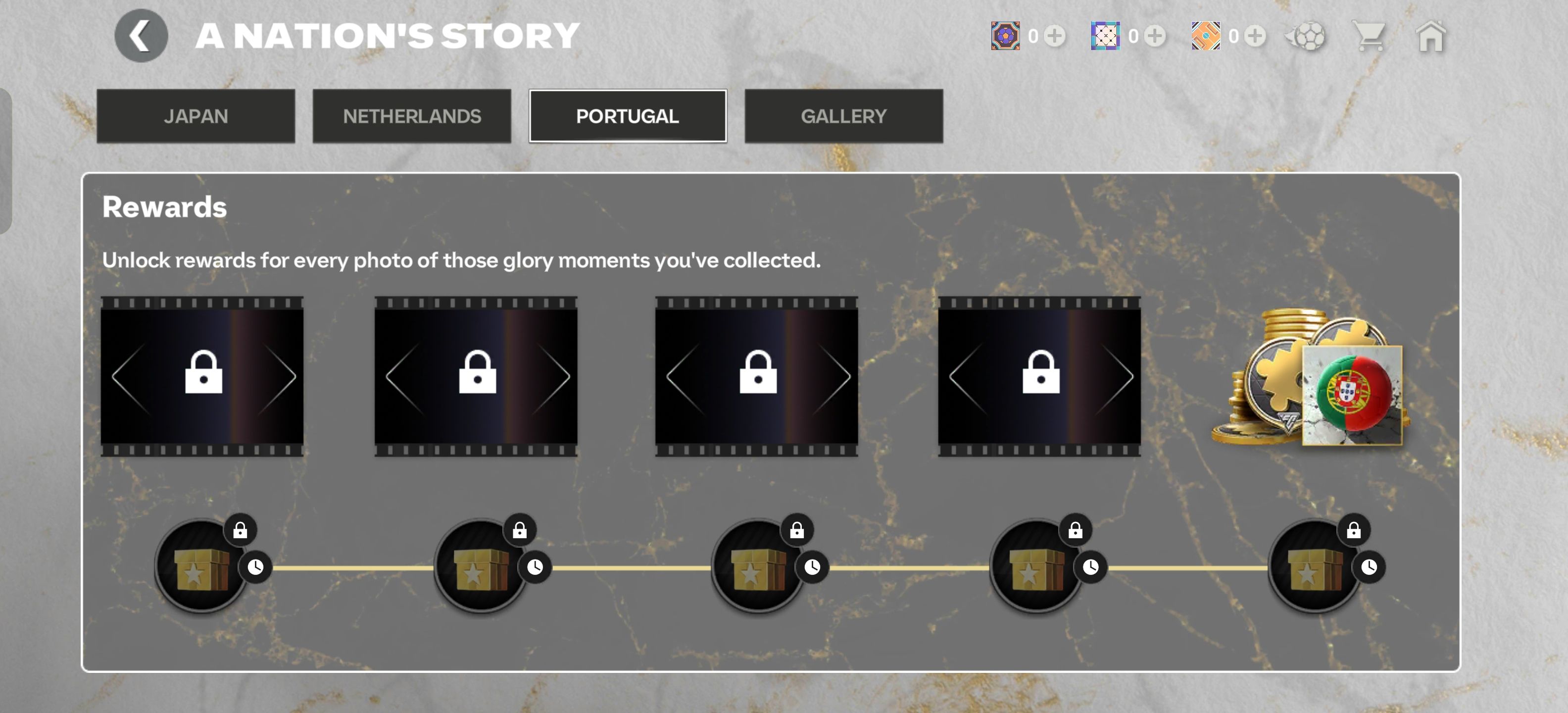Image resolution: width=1568 pixels, height=713 pixels.
Task: Open the shopping cart
Action: [x=1370, y=37]
